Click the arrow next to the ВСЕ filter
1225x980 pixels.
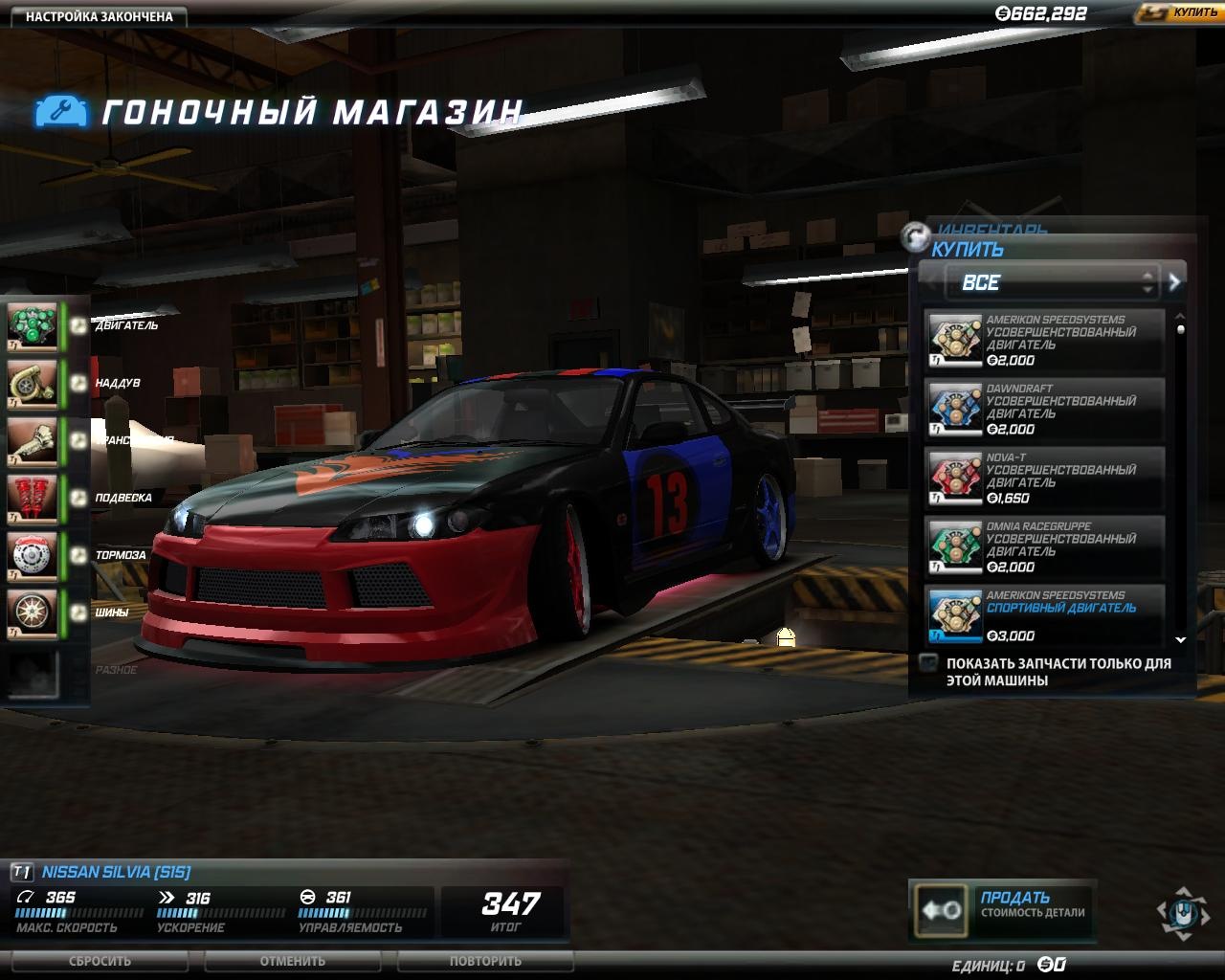point(1174,282)
